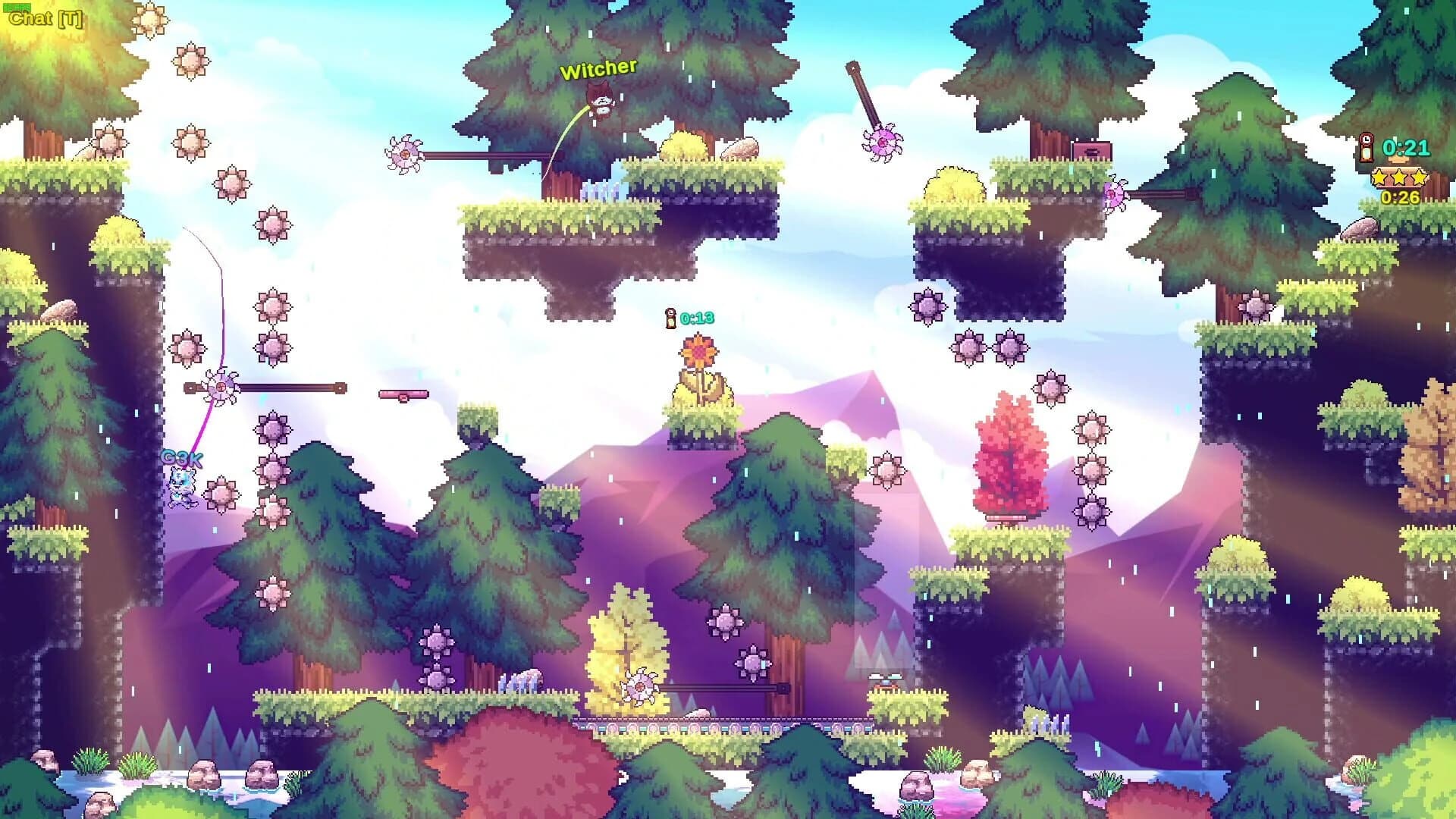
Task: Click the small clock icon next to 0:13
Action: pyautogui.click(x=670, y=318)
